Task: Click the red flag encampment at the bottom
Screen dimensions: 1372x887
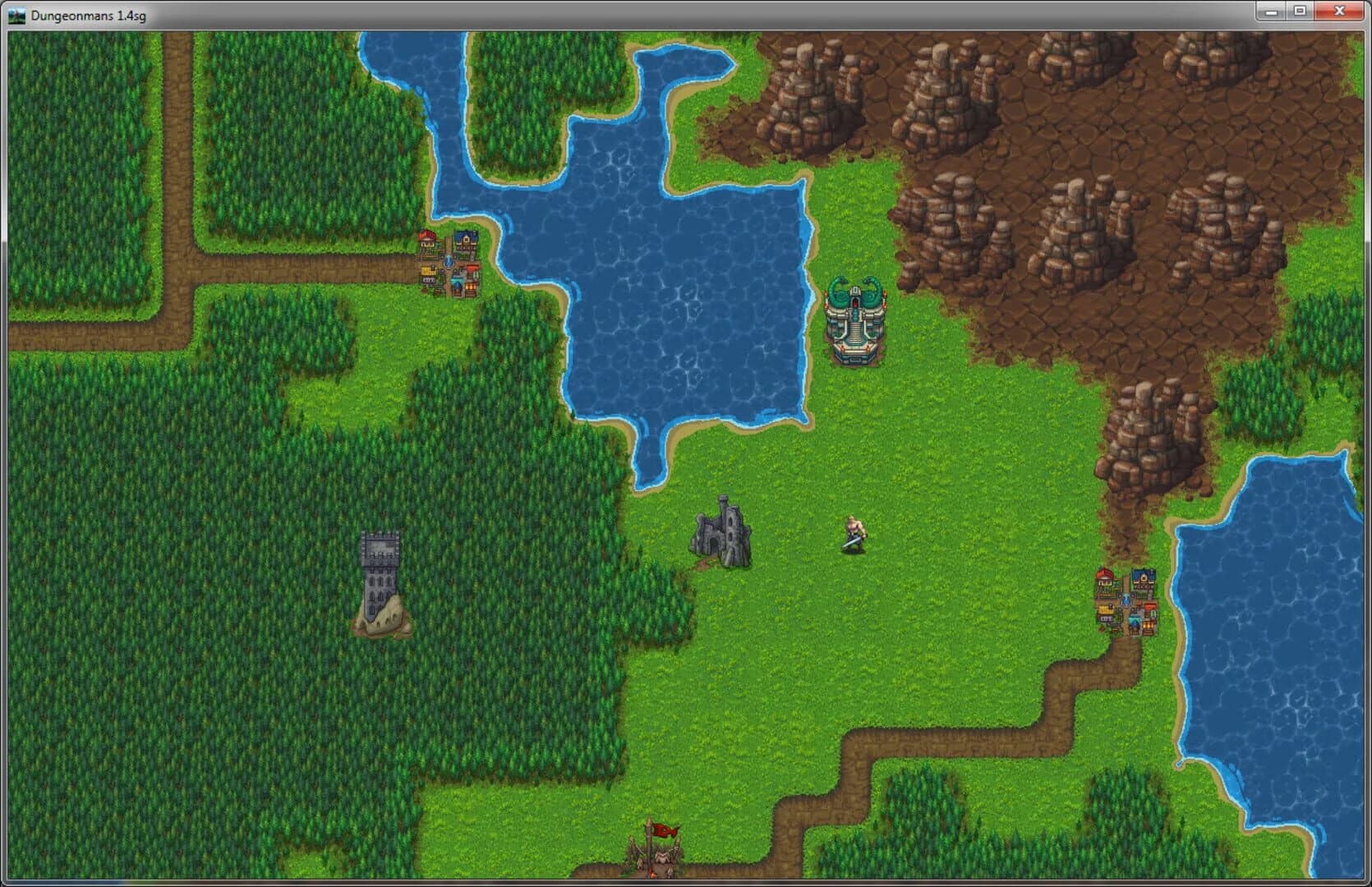Action: (662, 830)
